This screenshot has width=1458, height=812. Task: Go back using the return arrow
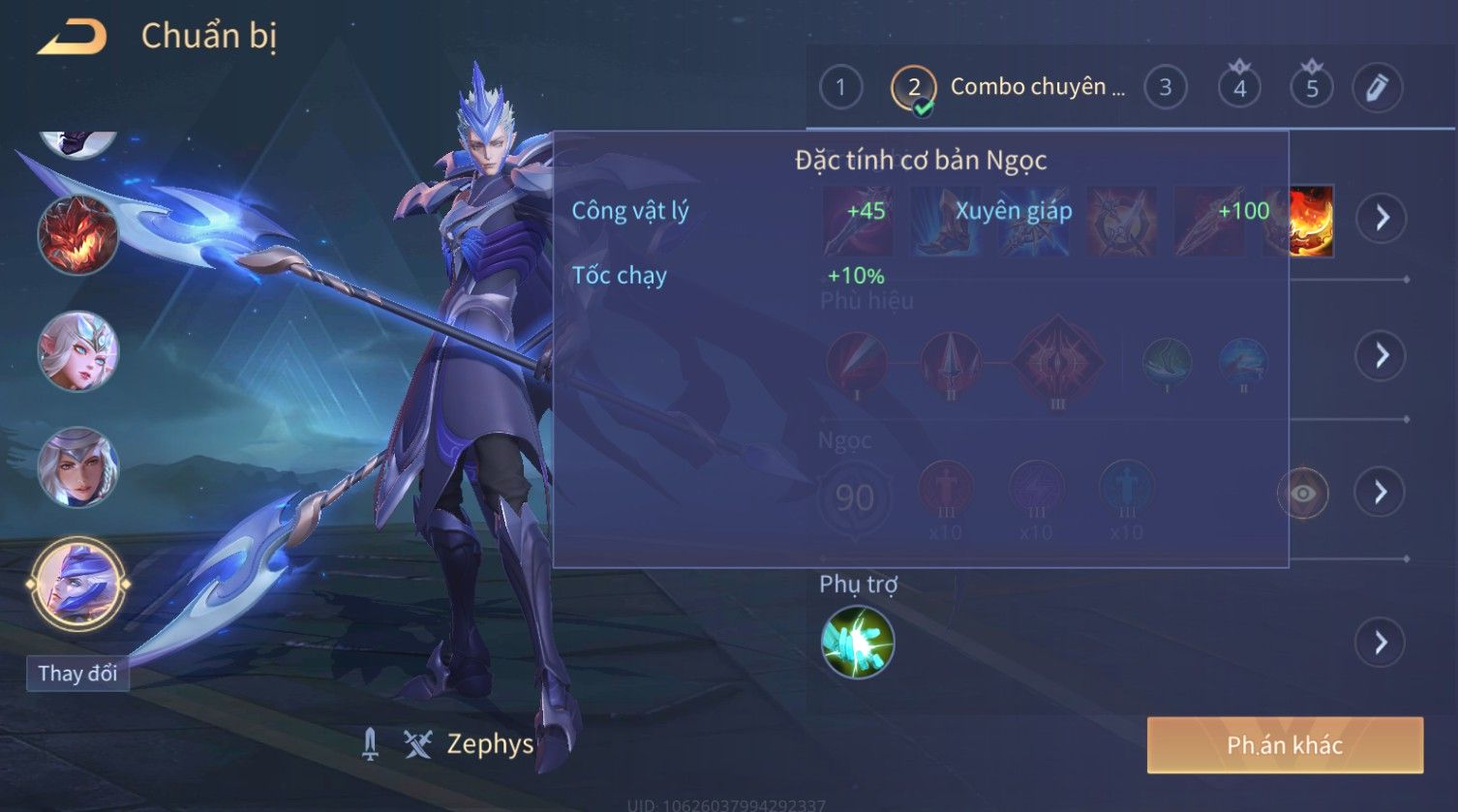(72, 38)
